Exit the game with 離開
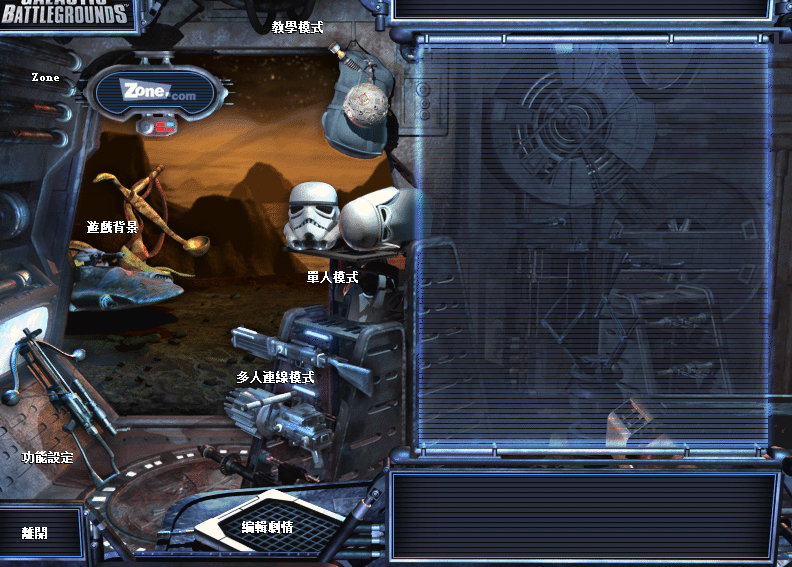This screenshot has width=792, height=567. pos(35,533)
